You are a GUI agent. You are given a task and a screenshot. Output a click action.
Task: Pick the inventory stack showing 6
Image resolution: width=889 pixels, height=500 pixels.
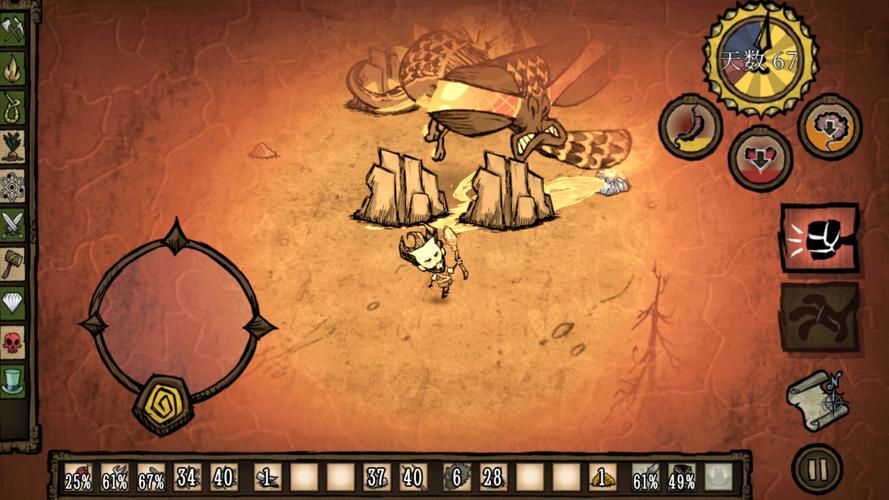point(455,477)
